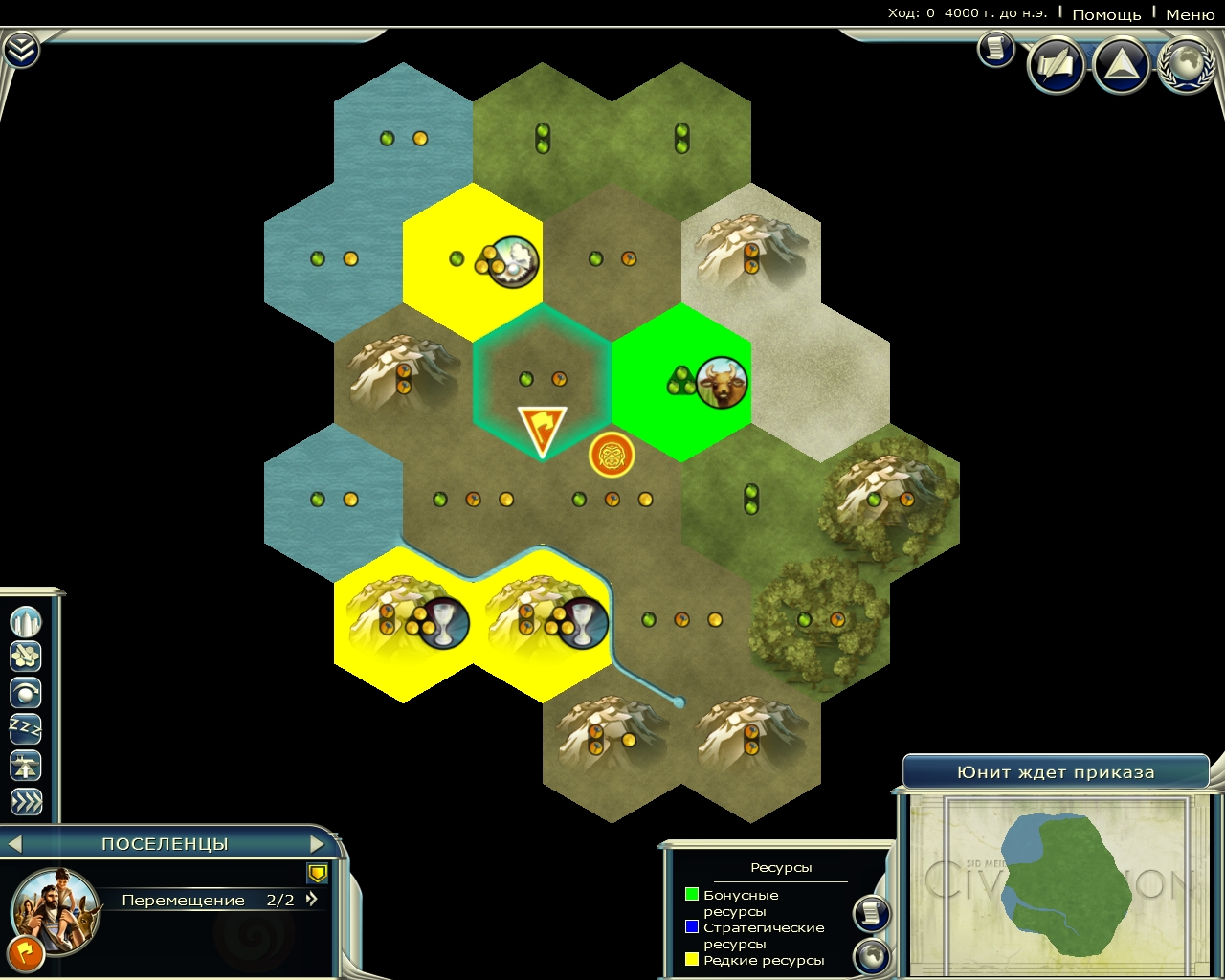Open the globe-and-laurel diplomacy screen

[x=1186, y=65]
